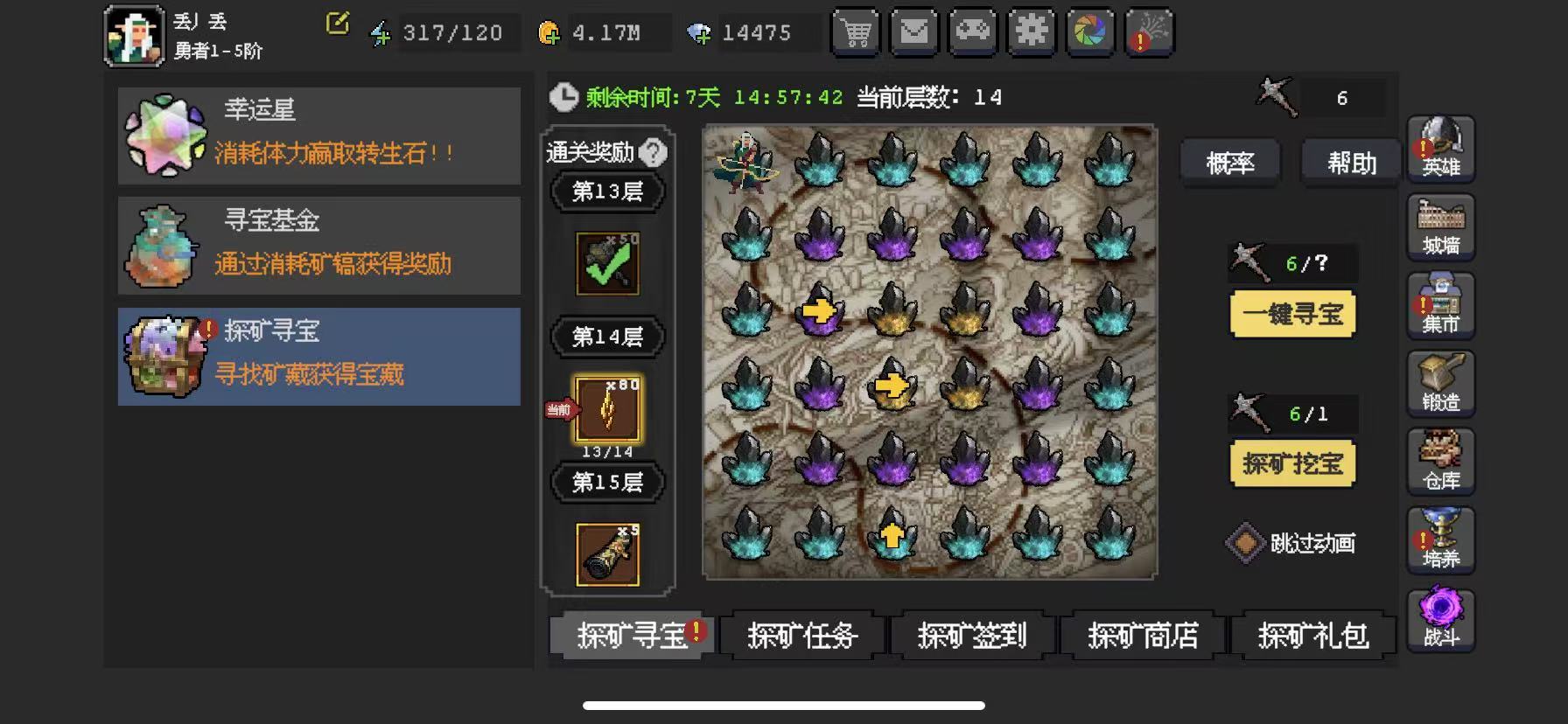
Task: Open the gamepad icon in the top bar
Action: tap(972, 32)
